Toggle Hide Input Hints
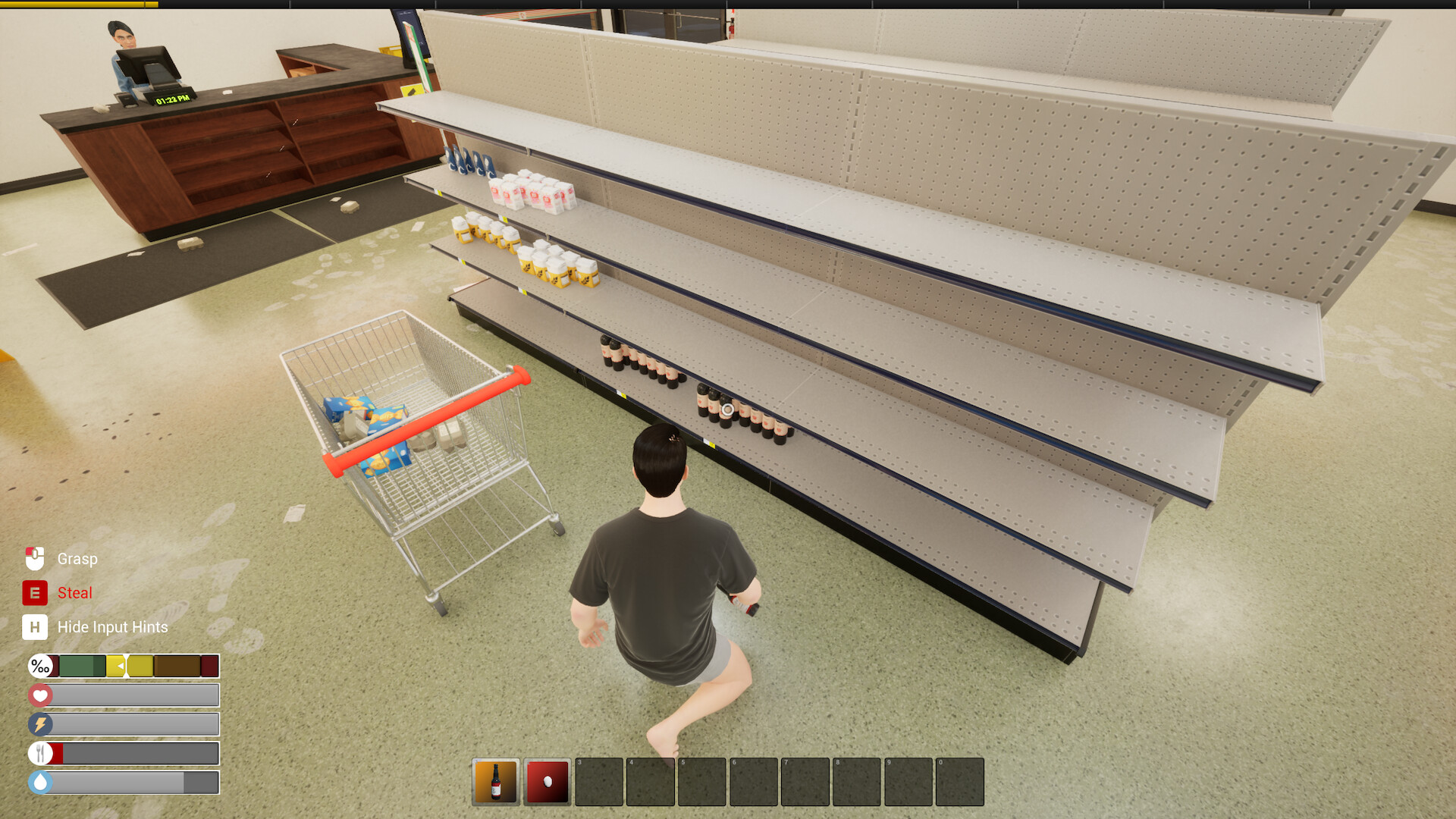This screenshot has width=1456, height=819. 112,627
